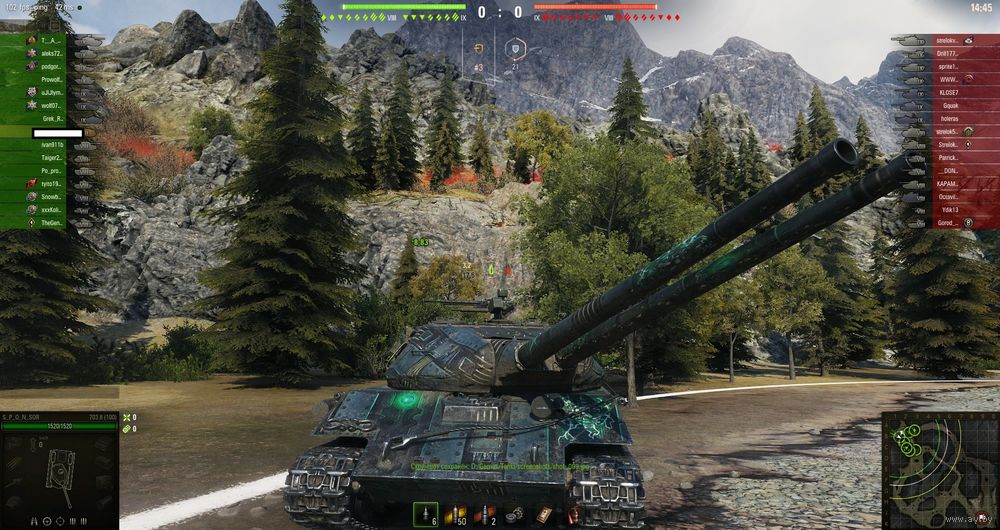
Task: Click enemy player Patrick in the list
Action: 948,158
